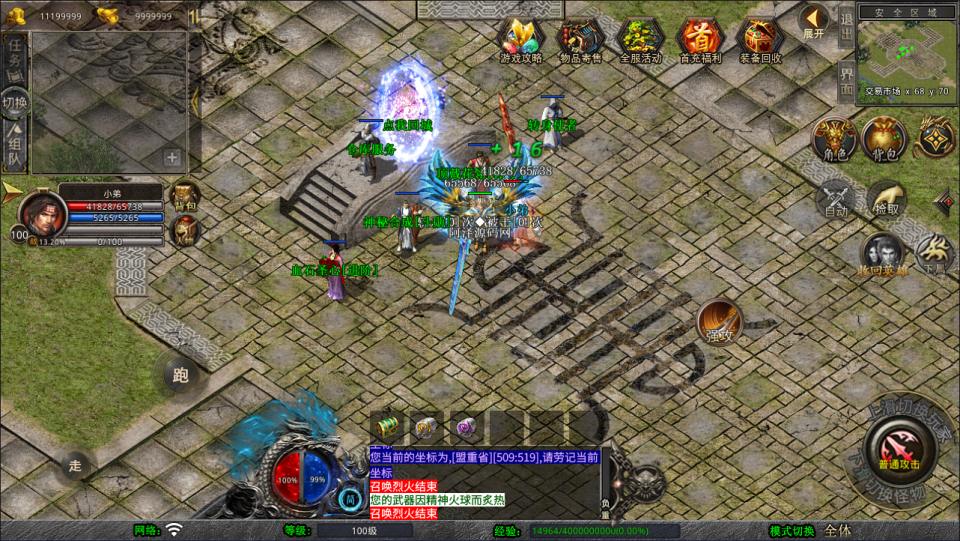Open the 全服活动 server events icon
Viewport: 960px width, 541px height.
(x=640, y=40)
